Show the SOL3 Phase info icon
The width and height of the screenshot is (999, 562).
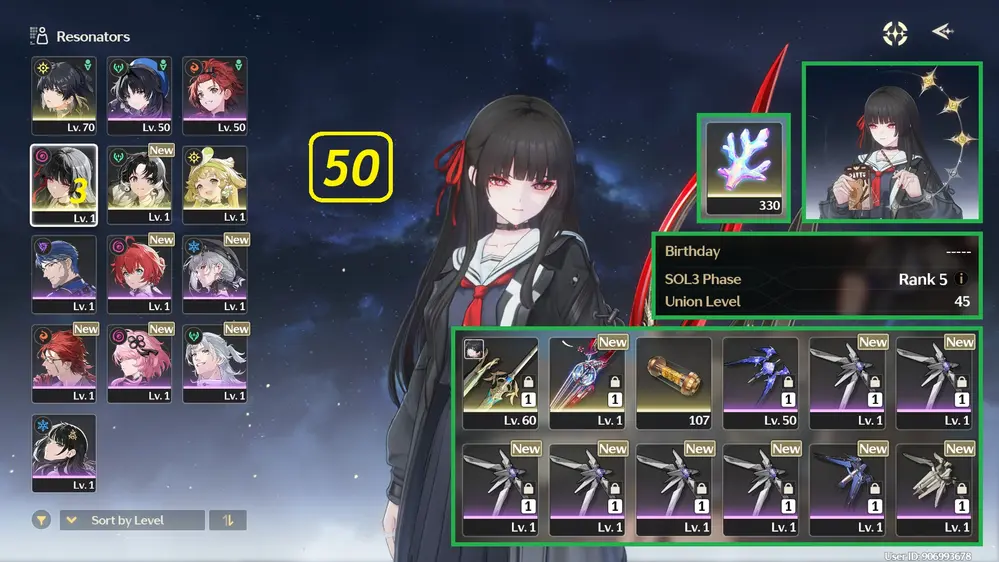point(962,279)
